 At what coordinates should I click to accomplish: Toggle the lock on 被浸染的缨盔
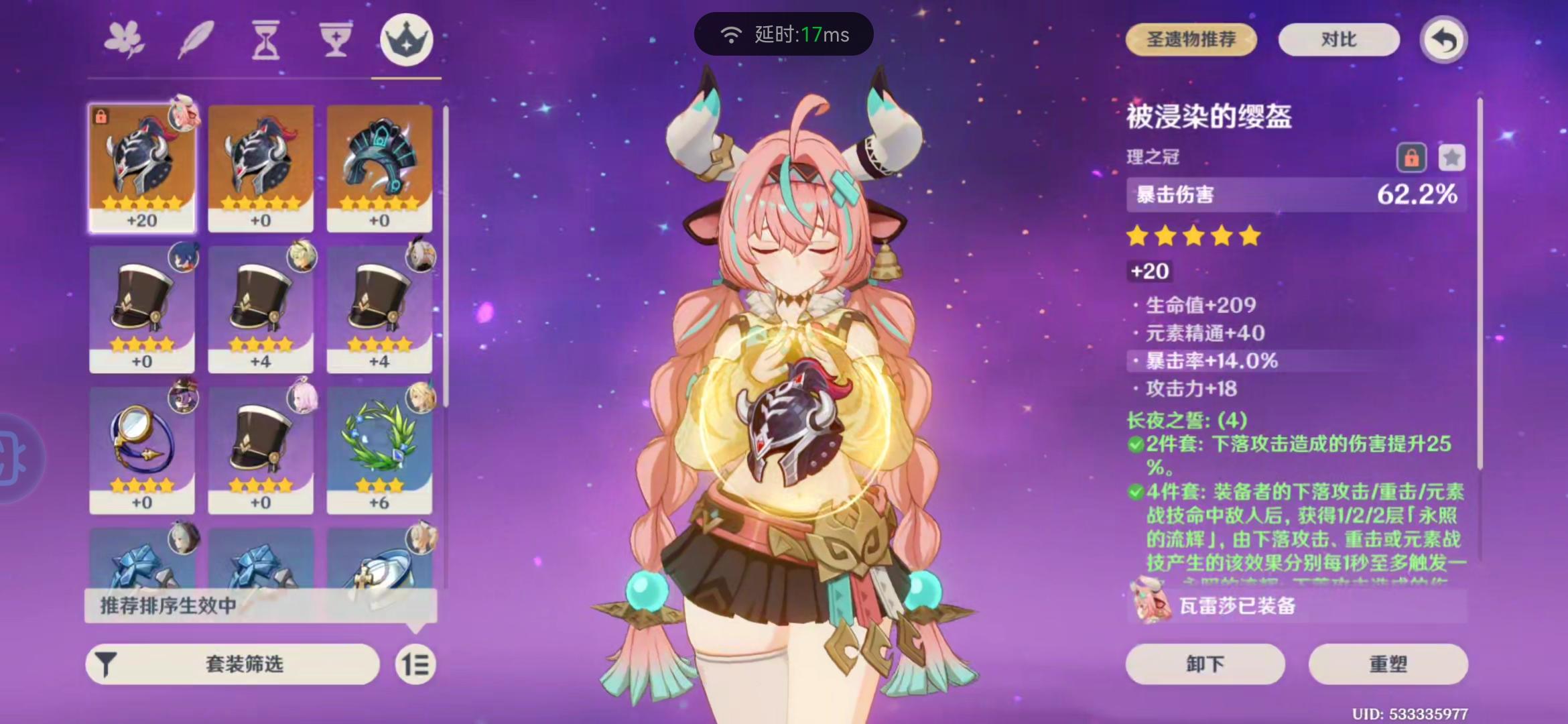[1412, 158]
